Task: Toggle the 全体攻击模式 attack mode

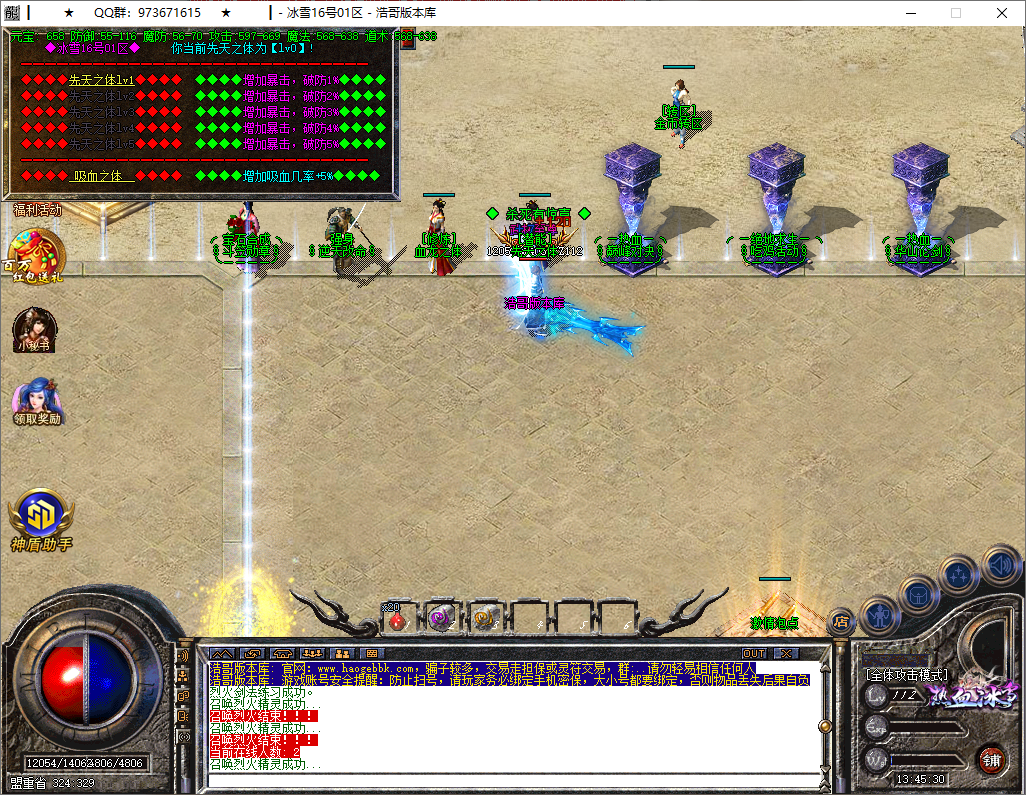Action: click(x=907, y=675)
